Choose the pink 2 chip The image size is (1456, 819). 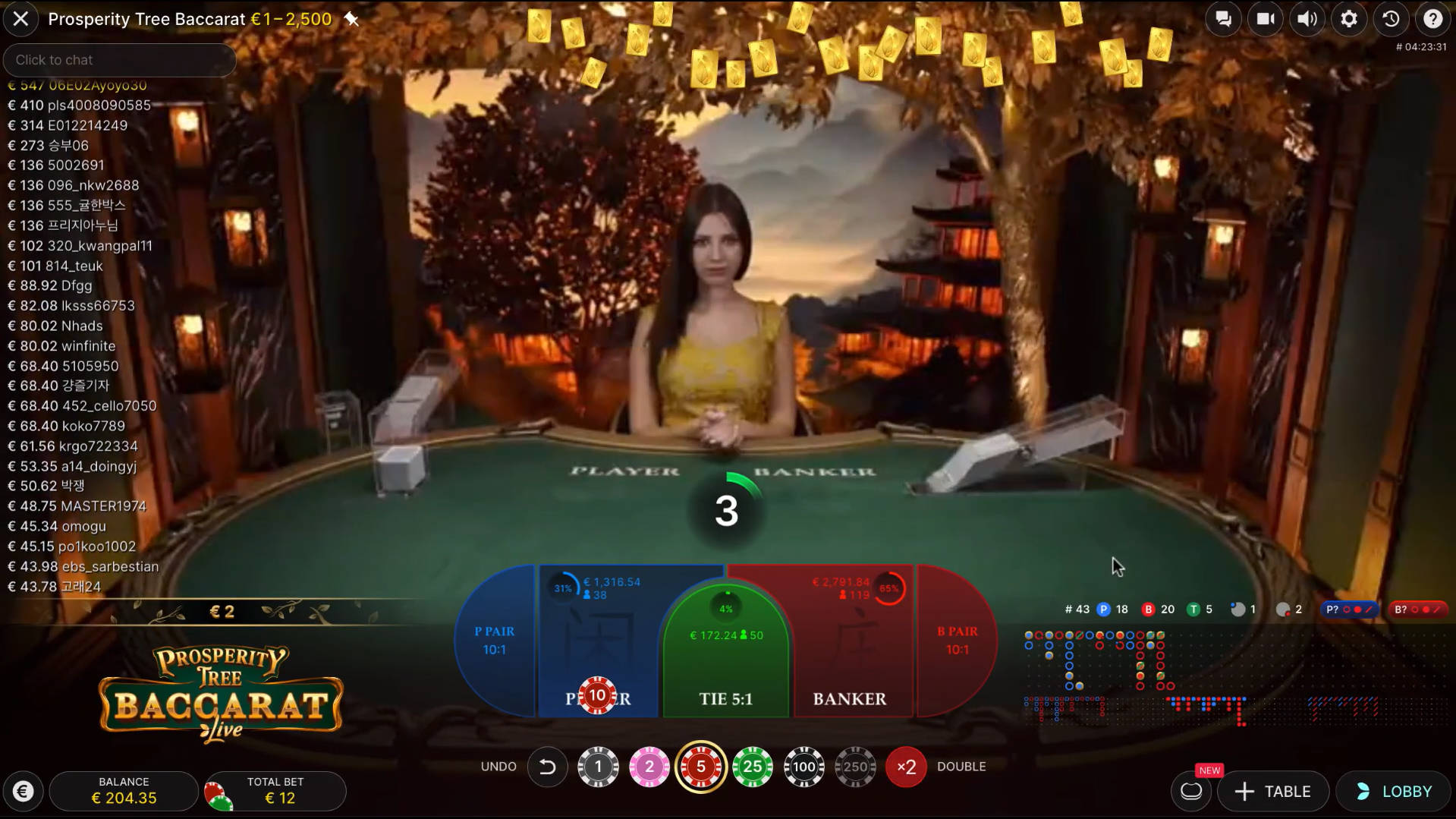click(649, 767)
